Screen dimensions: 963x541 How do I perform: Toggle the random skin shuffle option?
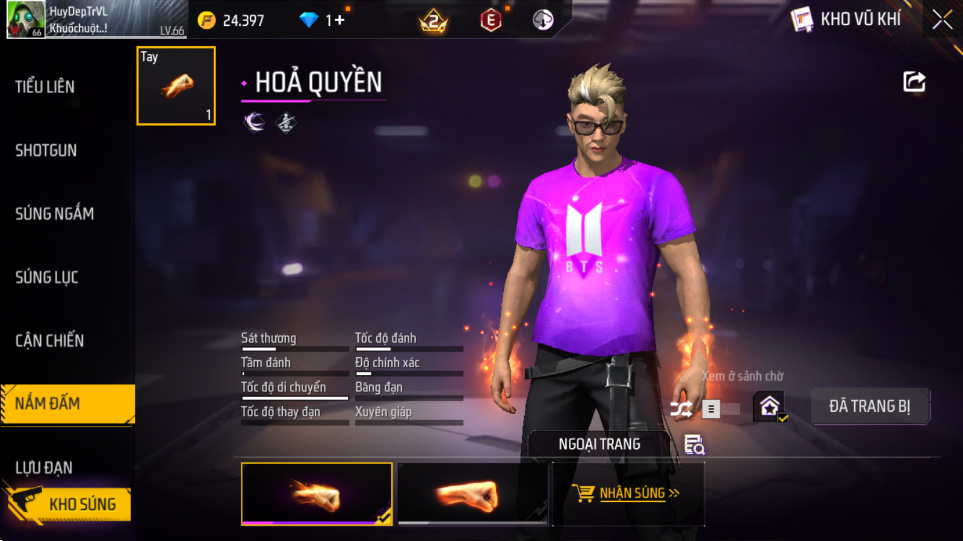(682, 408)
